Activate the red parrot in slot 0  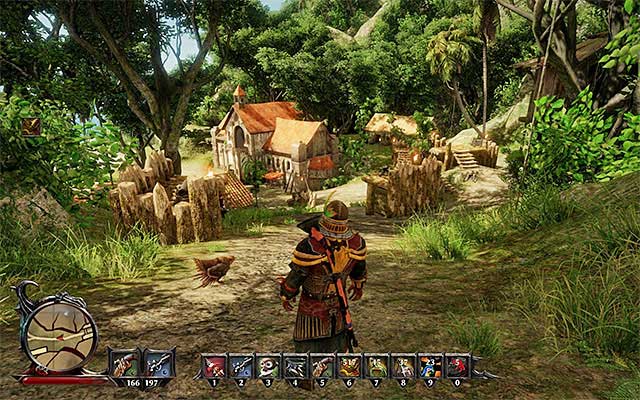pos(458,366)
